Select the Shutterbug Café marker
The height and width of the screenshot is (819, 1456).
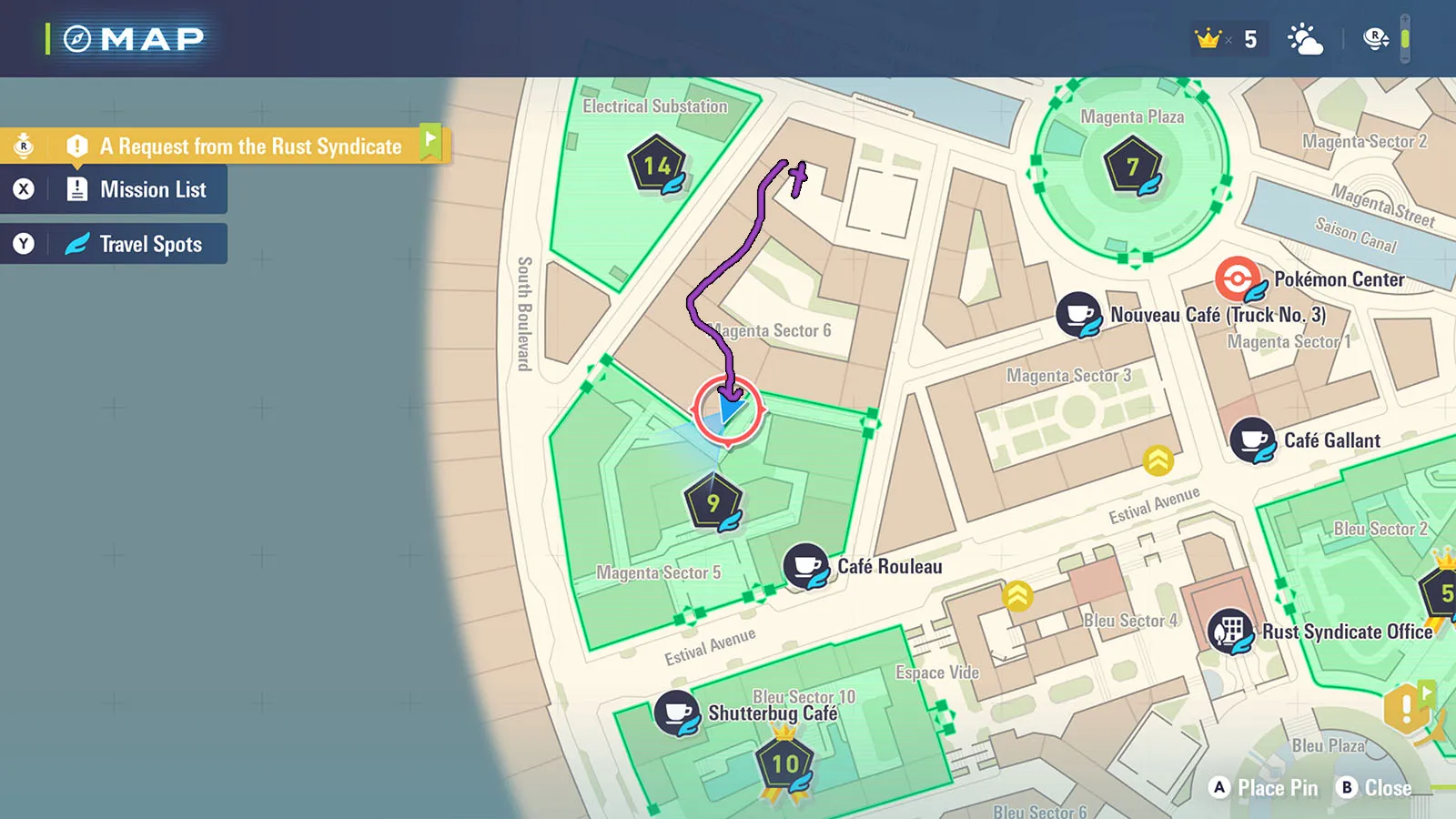pos(677,713)
